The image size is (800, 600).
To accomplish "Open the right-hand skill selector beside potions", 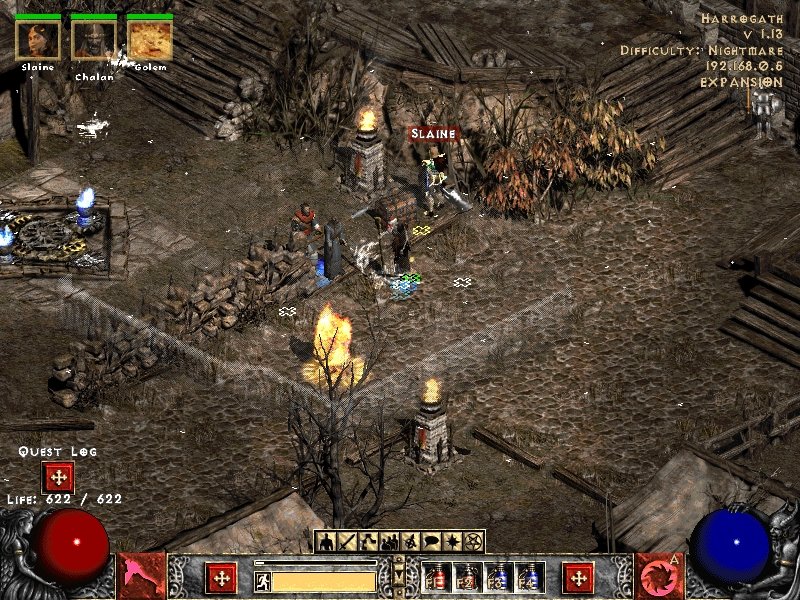I will click(578, 577).
